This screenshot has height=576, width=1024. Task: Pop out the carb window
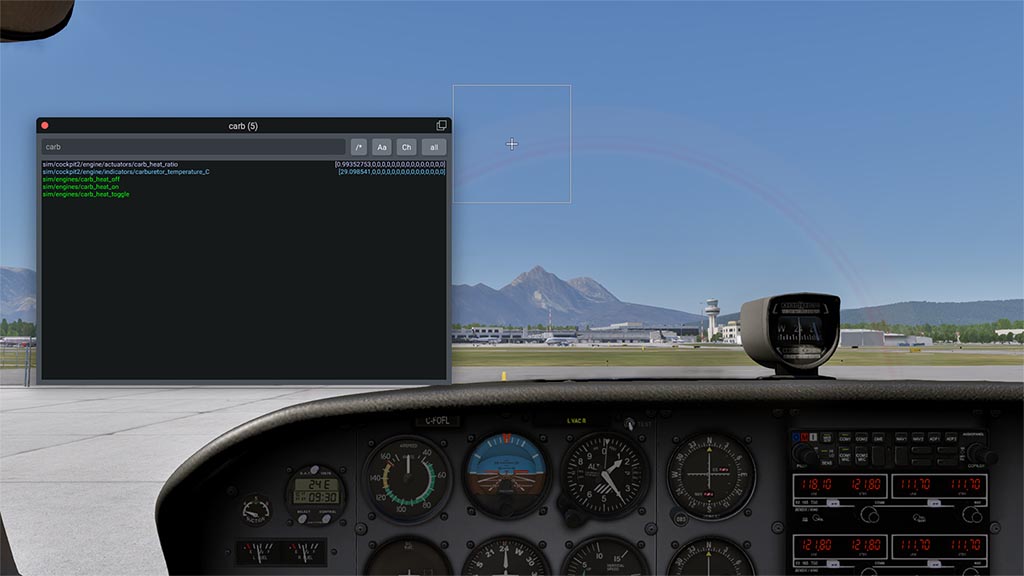[x=441, y=126]
